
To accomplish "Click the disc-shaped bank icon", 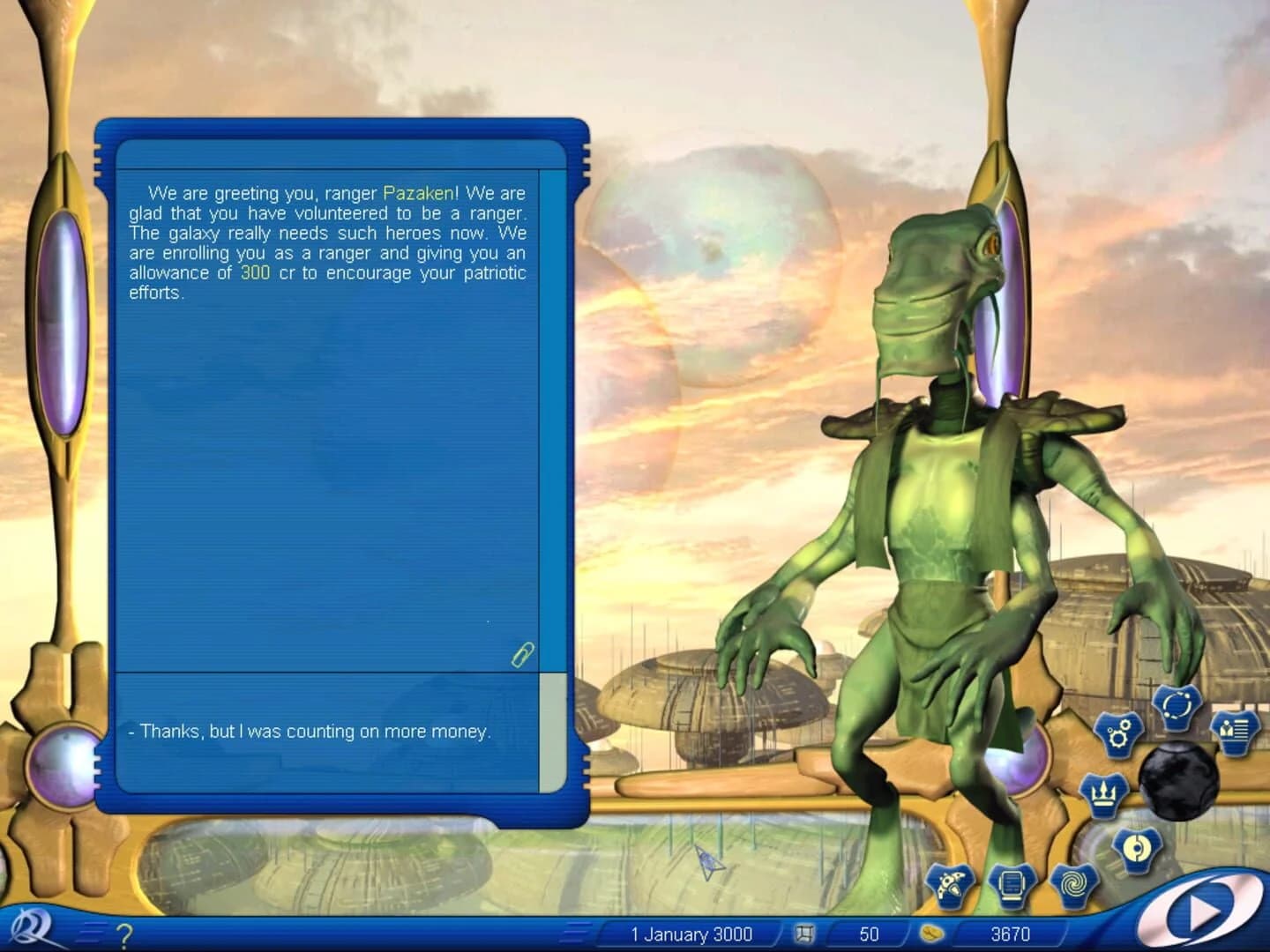I will point(1135,849).
